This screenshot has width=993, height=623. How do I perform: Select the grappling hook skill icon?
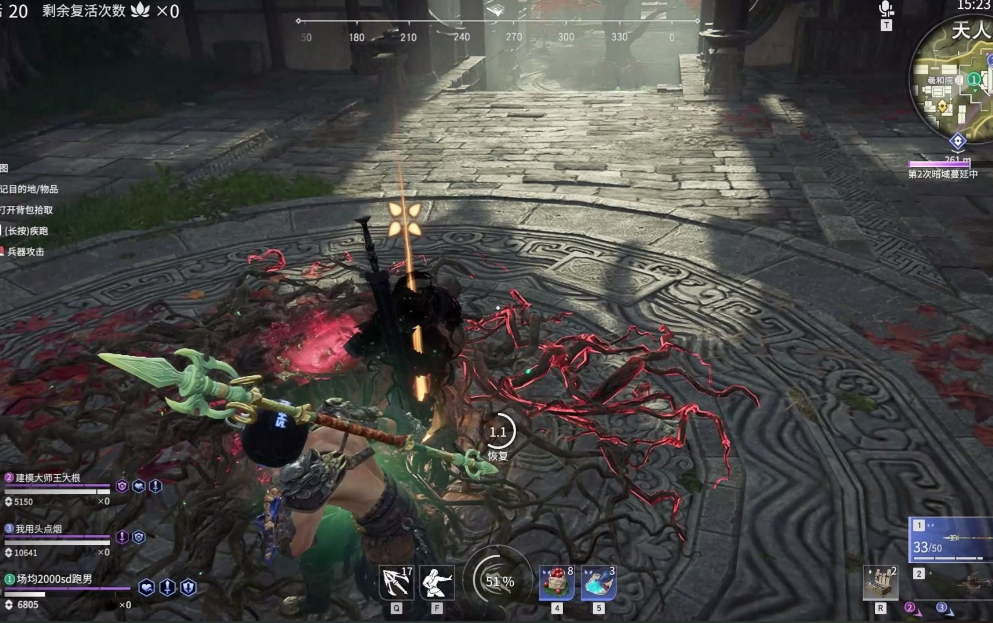click(x=396, y=581)
